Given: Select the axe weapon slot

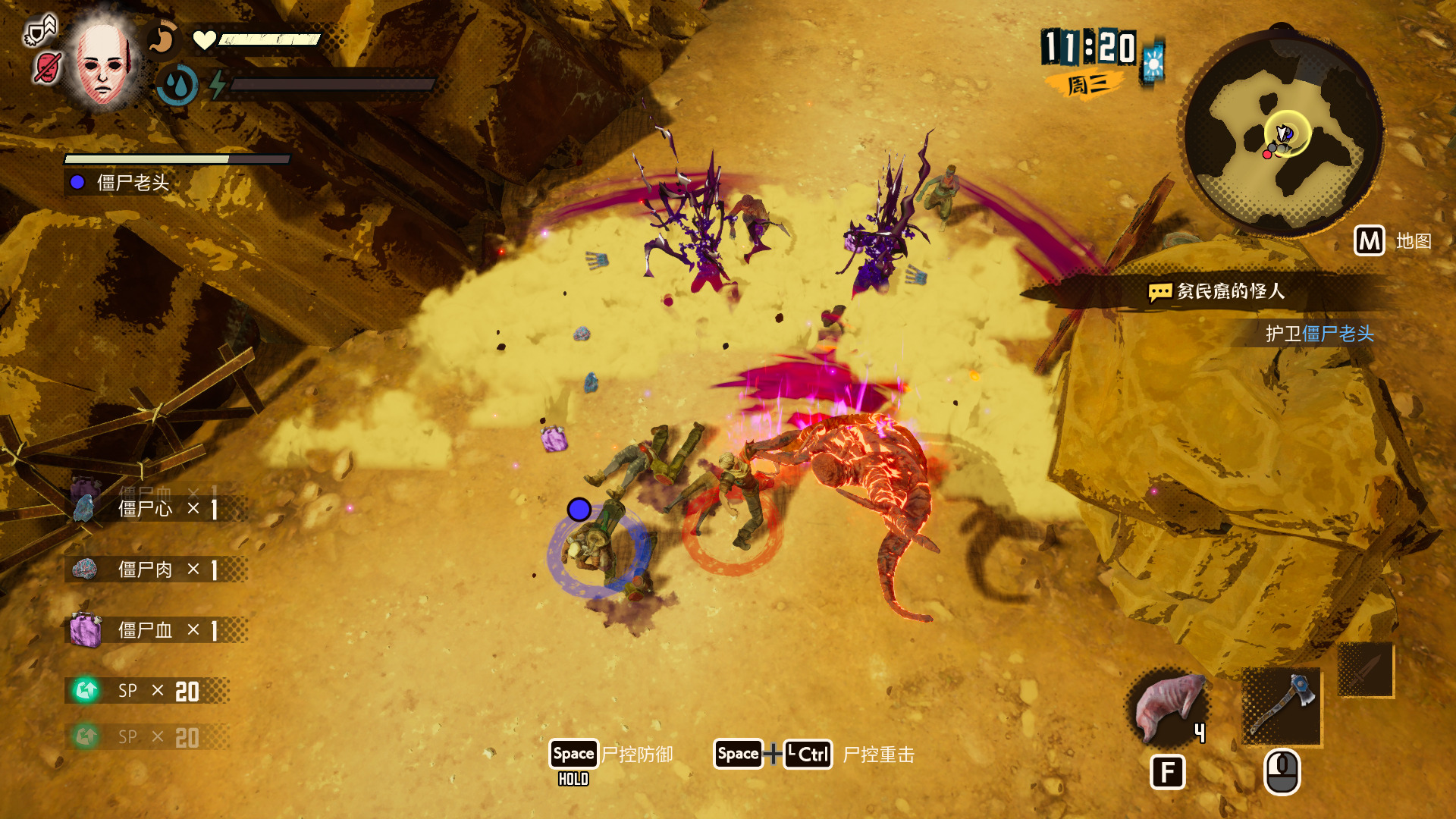Looking at the screenshot, I should pyautogui.click(x=1282, y=705).
